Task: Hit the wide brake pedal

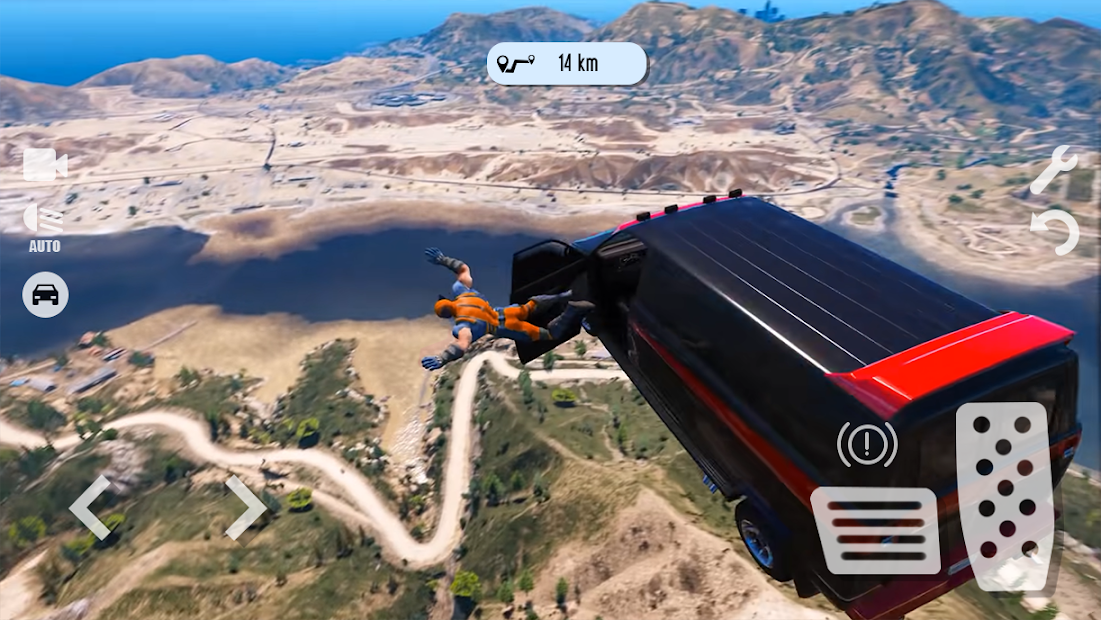Action: pyautogui.click(x=876, y=530)
